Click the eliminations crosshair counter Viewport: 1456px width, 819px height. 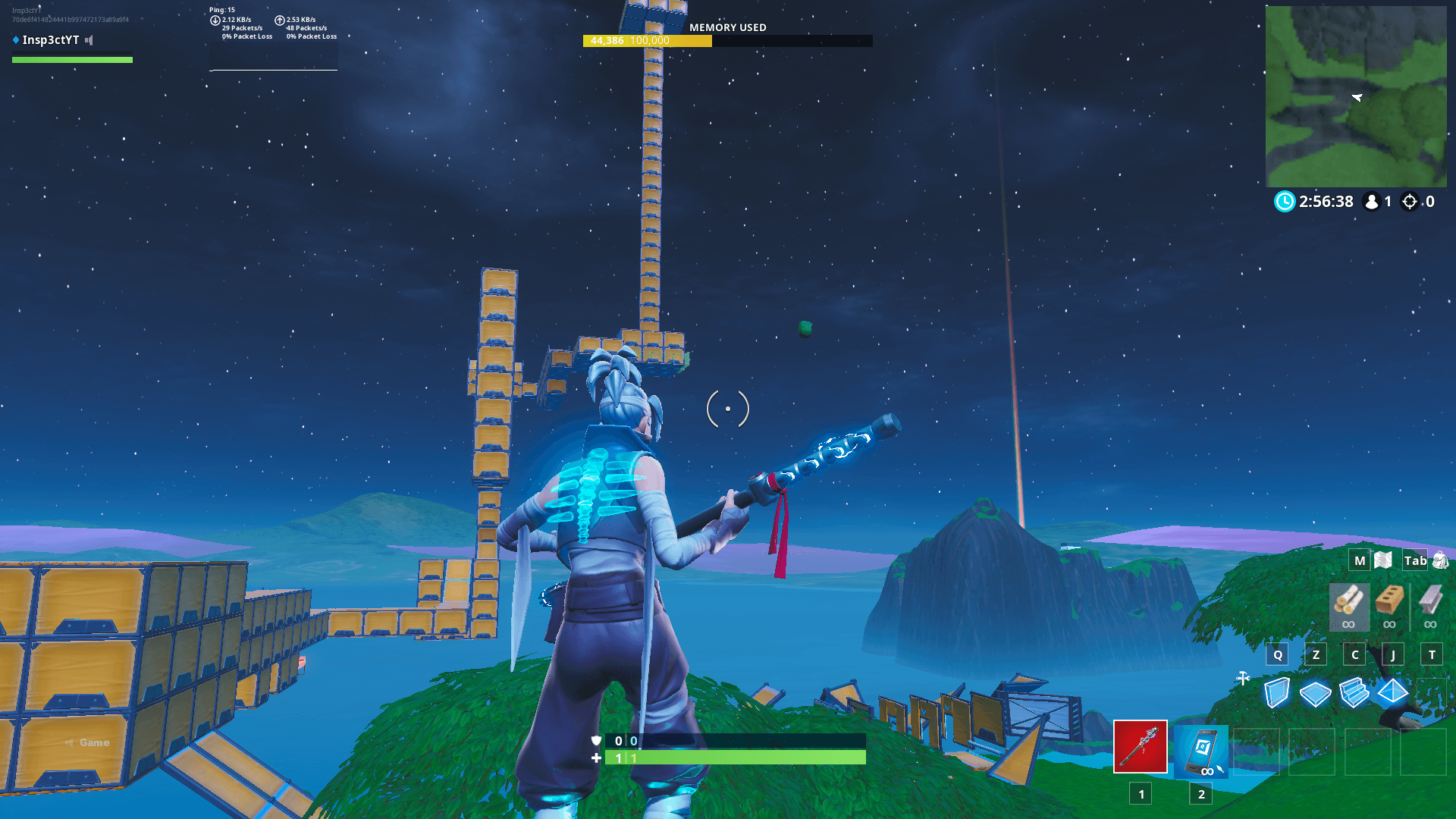1407,201
